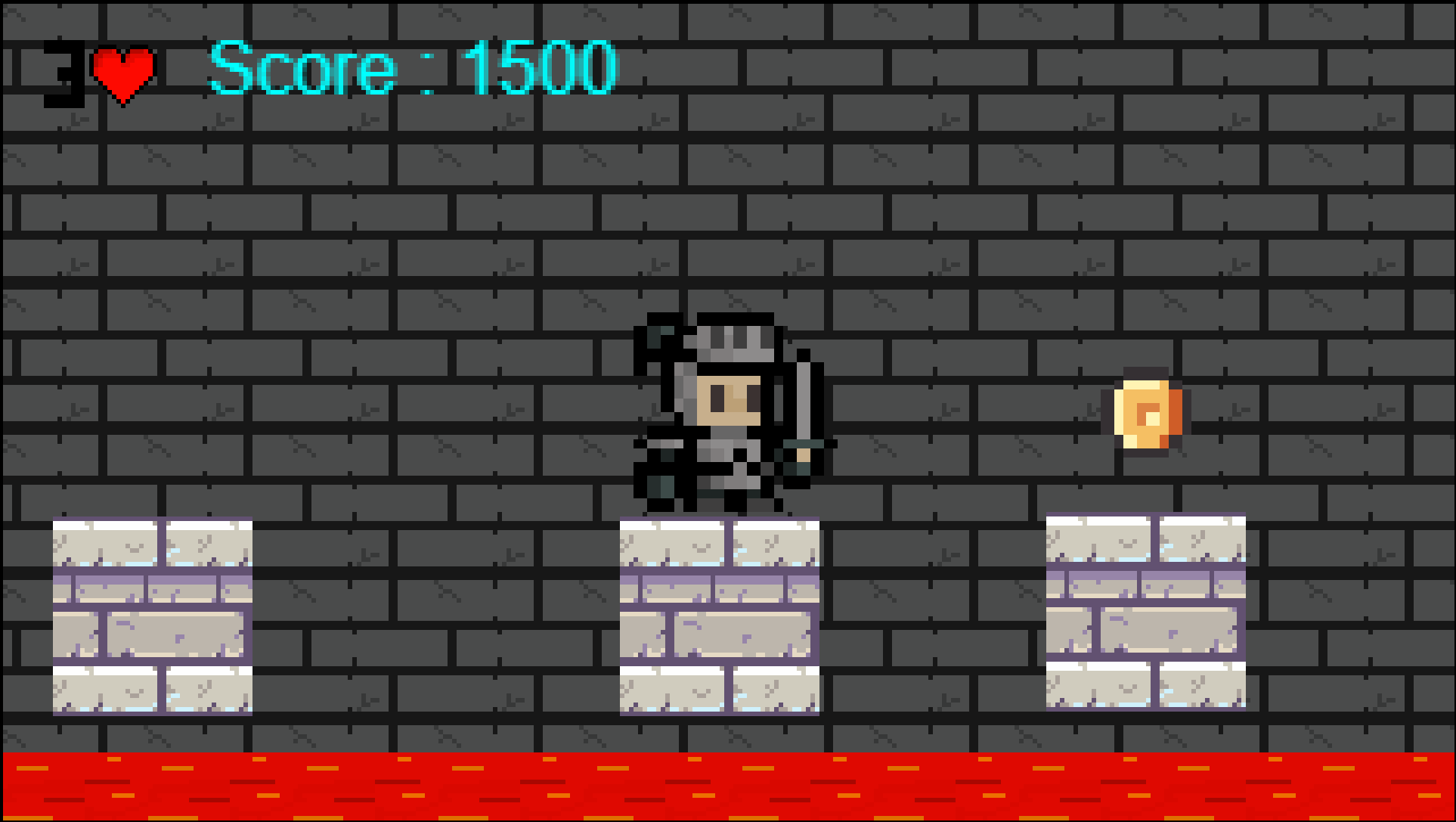
Task: Click the red lava floor
Action: coord(726,786)
